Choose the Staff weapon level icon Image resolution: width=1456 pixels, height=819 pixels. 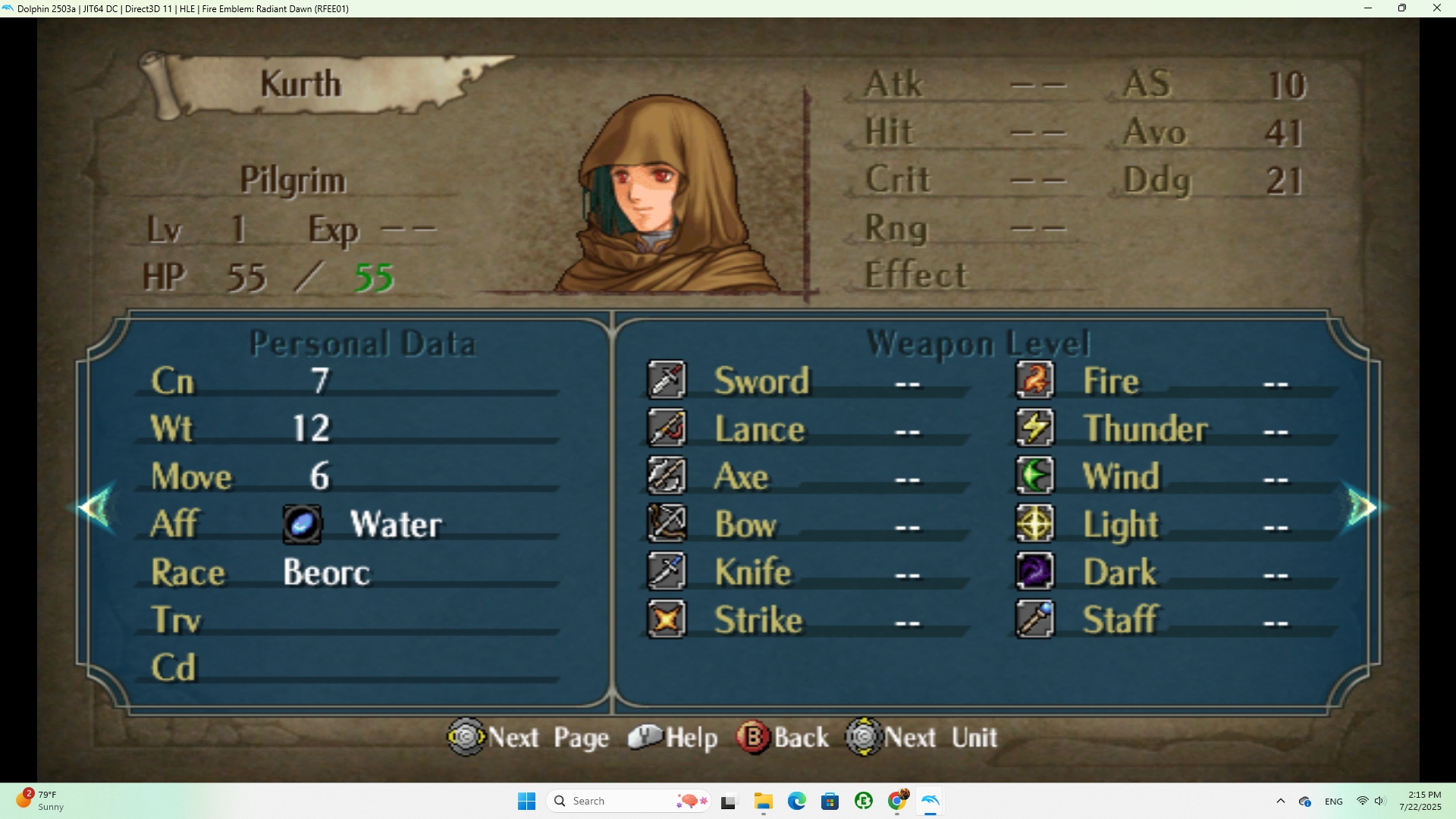1034,620
